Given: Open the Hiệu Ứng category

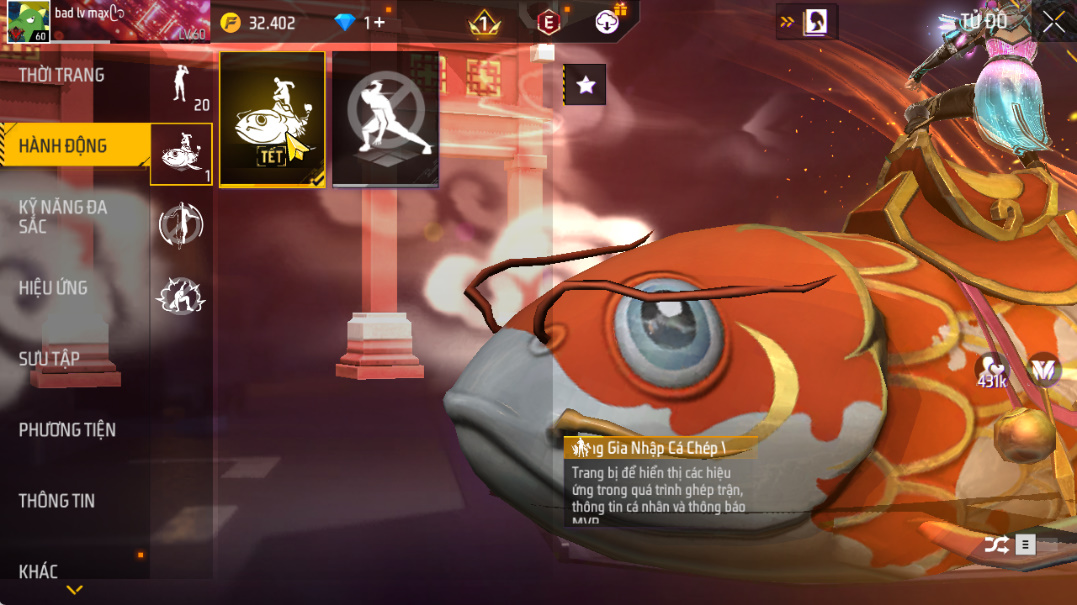Looking at the screenshot, I should point(54,288).
